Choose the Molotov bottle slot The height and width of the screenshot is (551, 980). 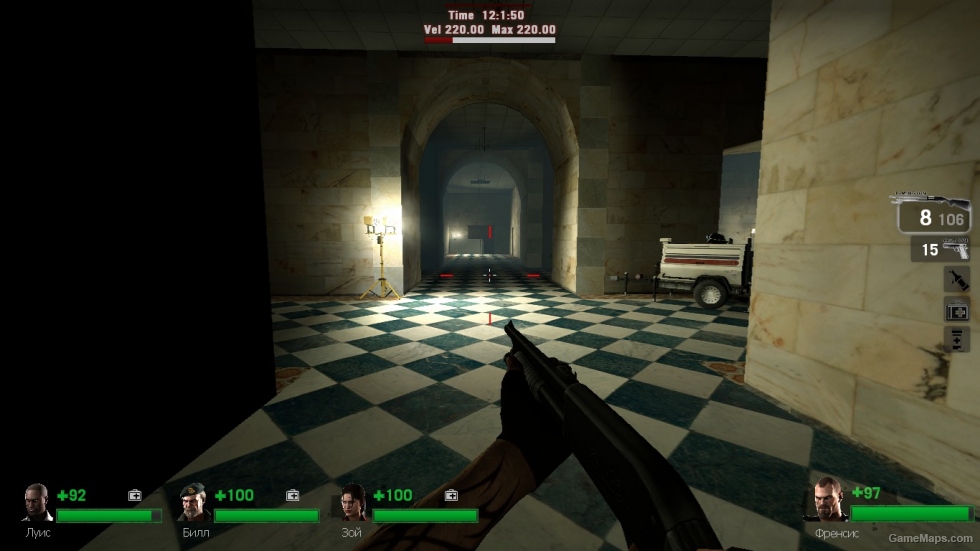point(957,280)
